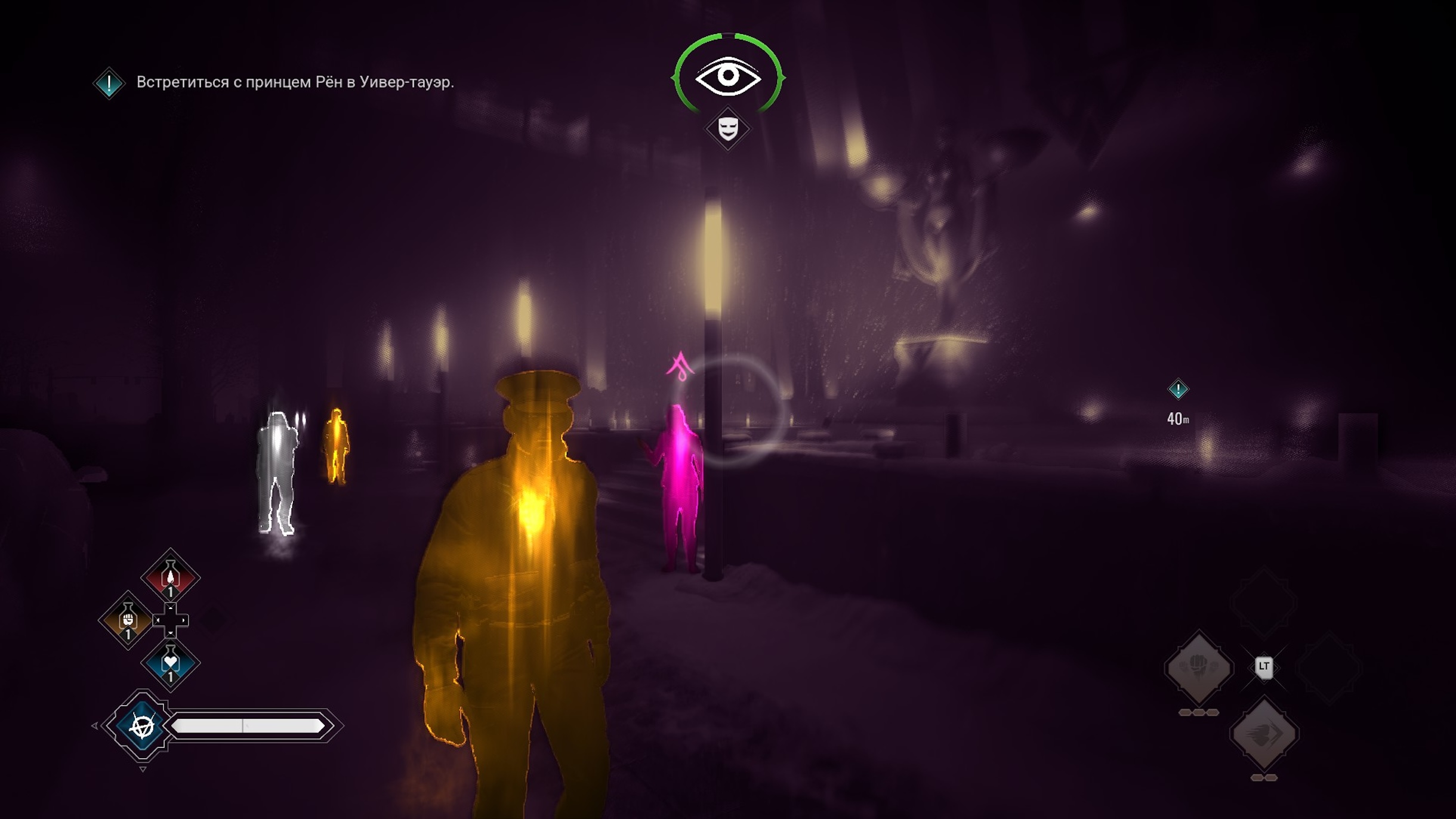1456x819 pixels.
Task: Click the quest objective diamond beside the Russian text
Action: point(109,83)
